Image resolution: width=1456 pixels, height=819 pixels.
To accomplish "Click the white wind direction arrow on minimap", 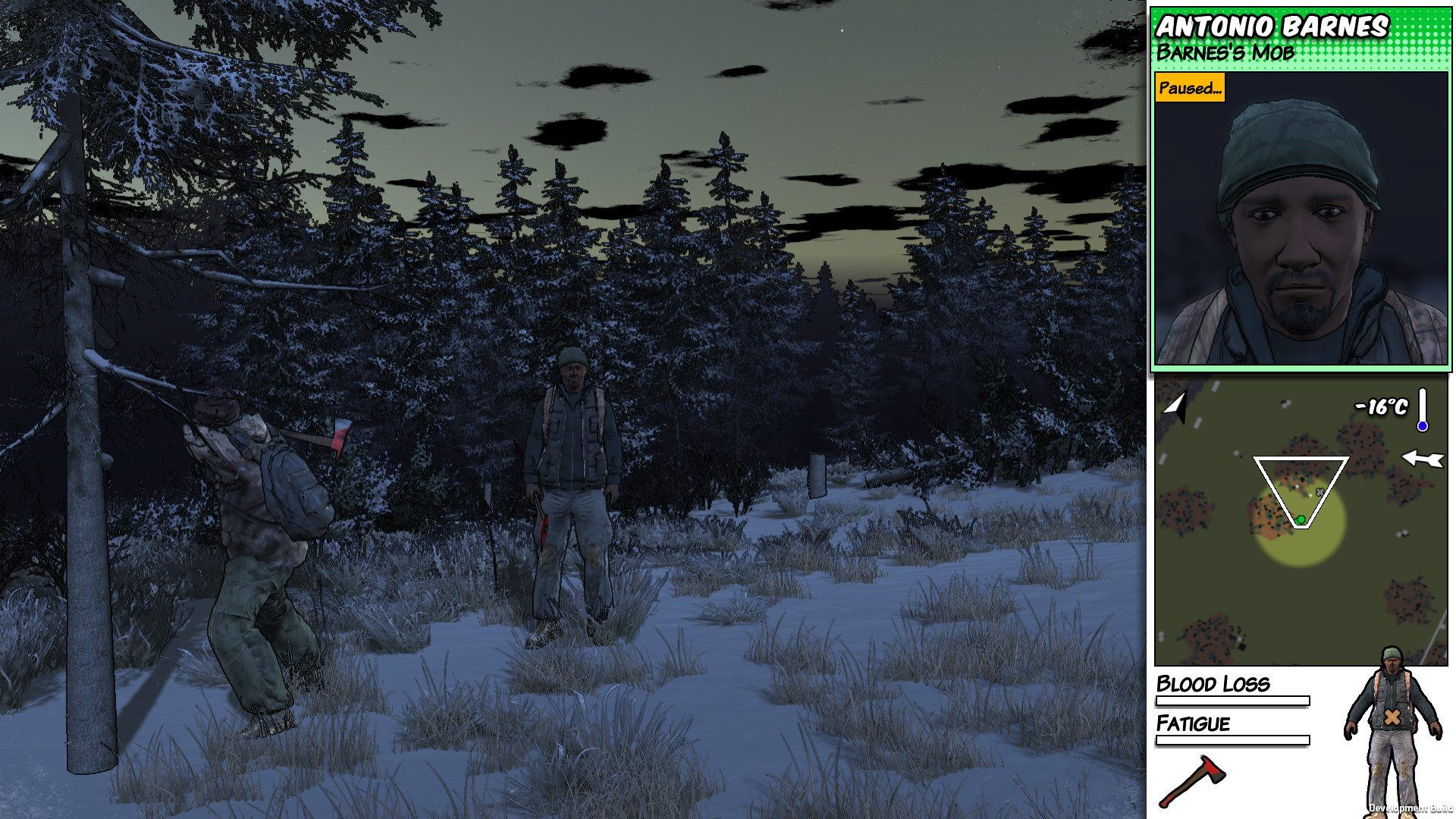I will coord(1422,458).
